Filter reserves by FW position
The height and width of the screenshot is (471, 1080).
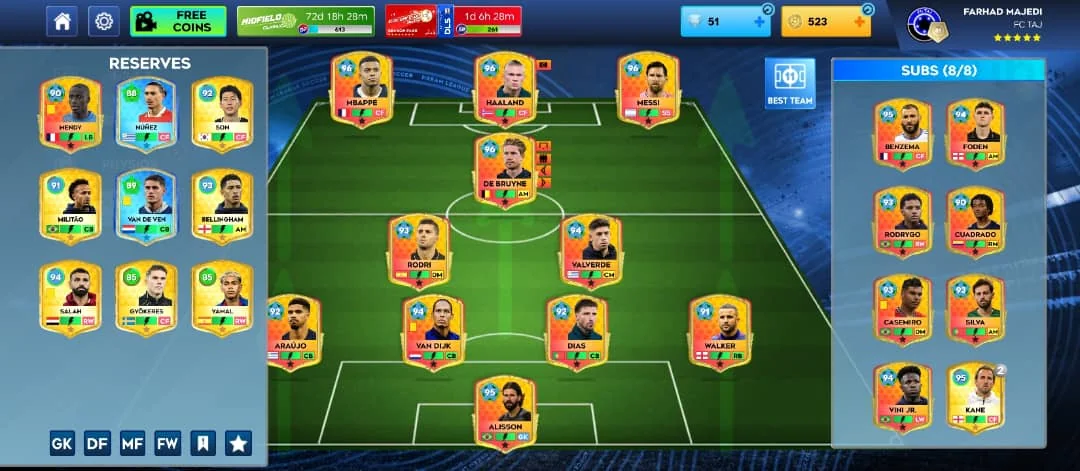167,442
